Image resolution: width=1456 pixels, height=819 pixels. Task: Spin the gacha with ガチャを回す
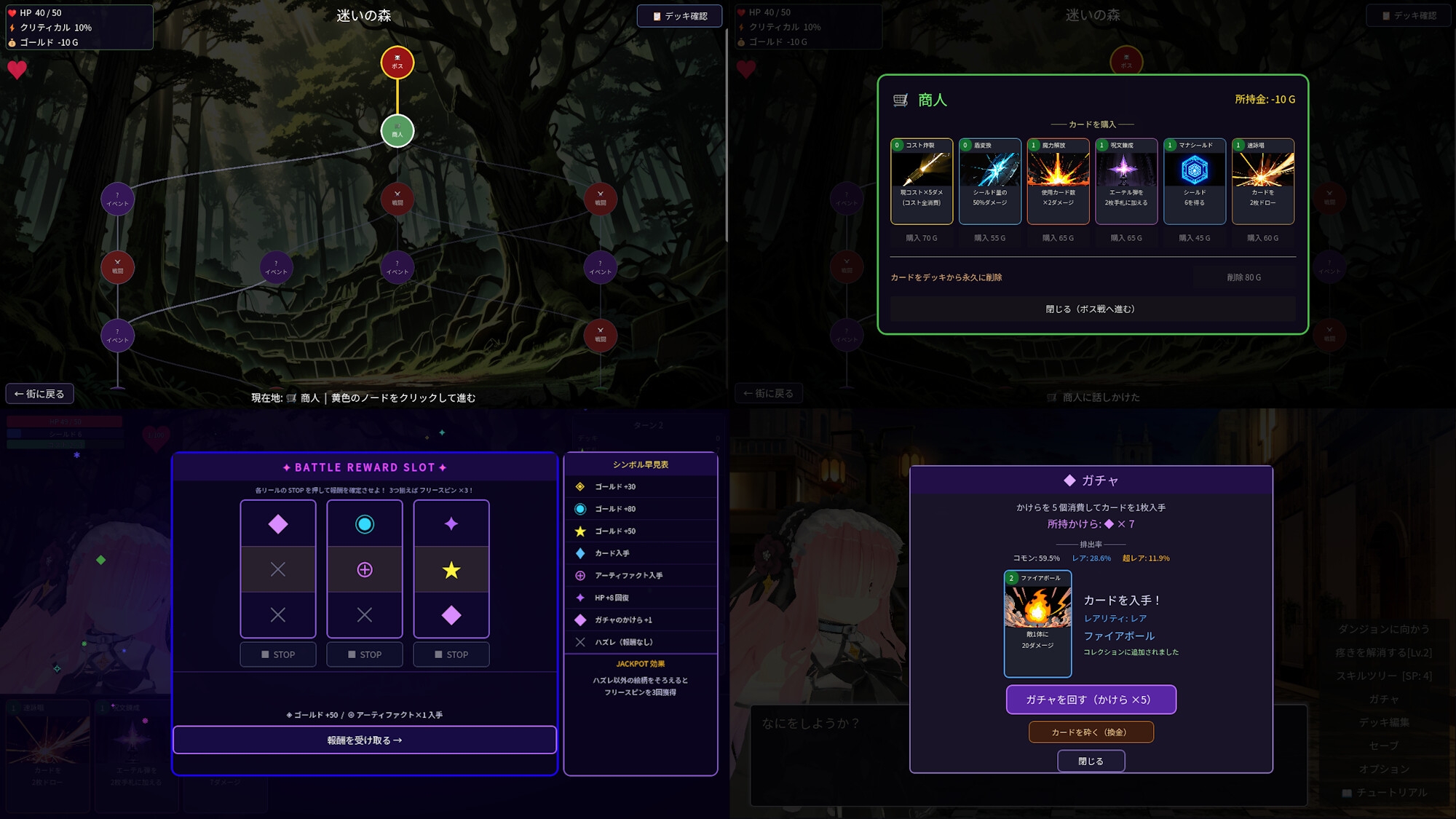[1091, 700]
